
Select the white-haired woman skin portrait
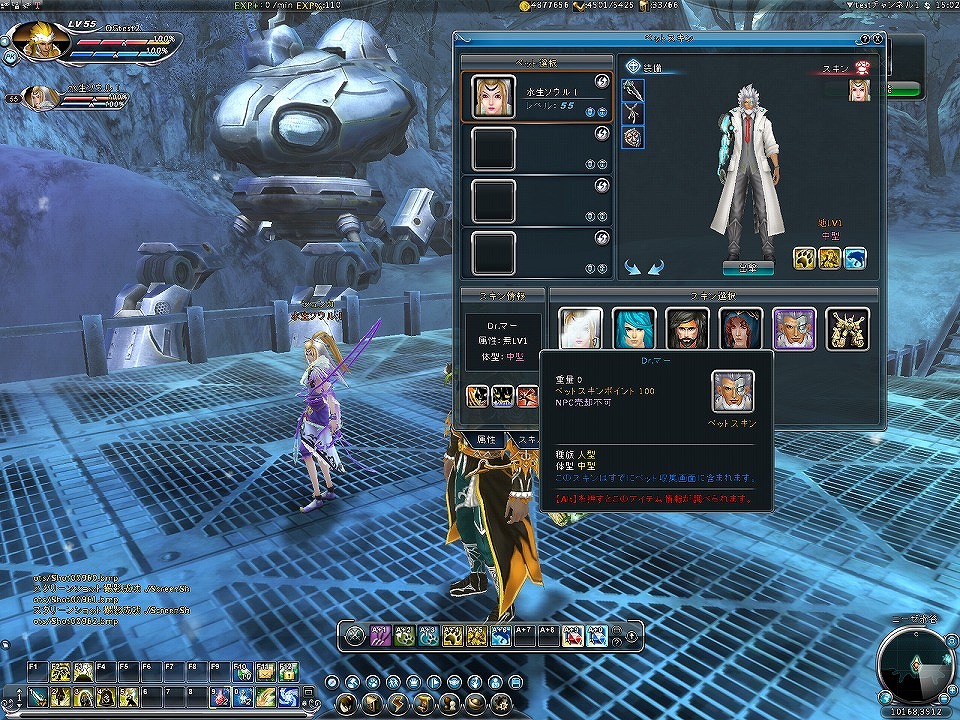click(580, 328)
